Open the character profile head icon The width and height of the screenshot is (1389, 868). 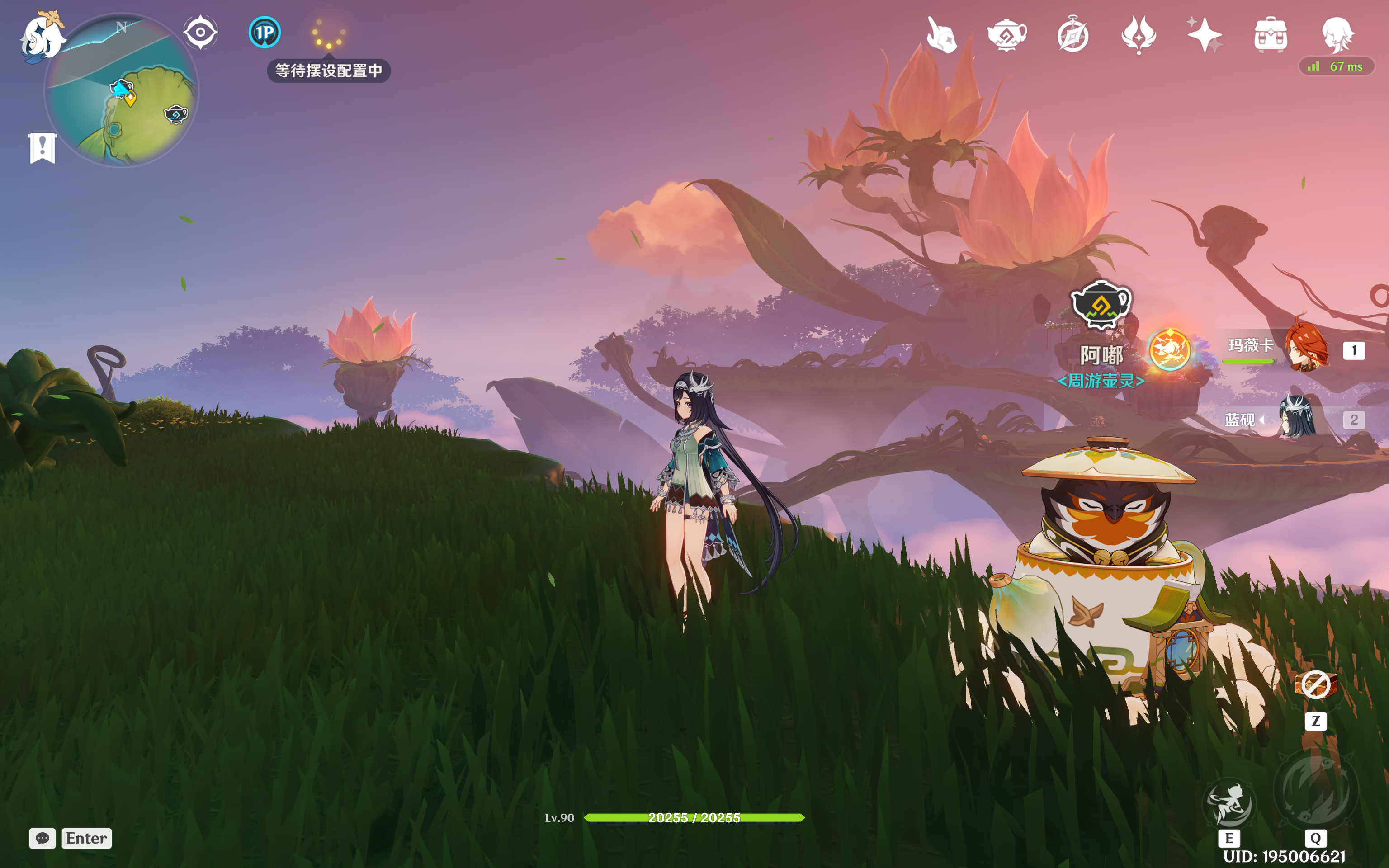[x=1337, y=34]
